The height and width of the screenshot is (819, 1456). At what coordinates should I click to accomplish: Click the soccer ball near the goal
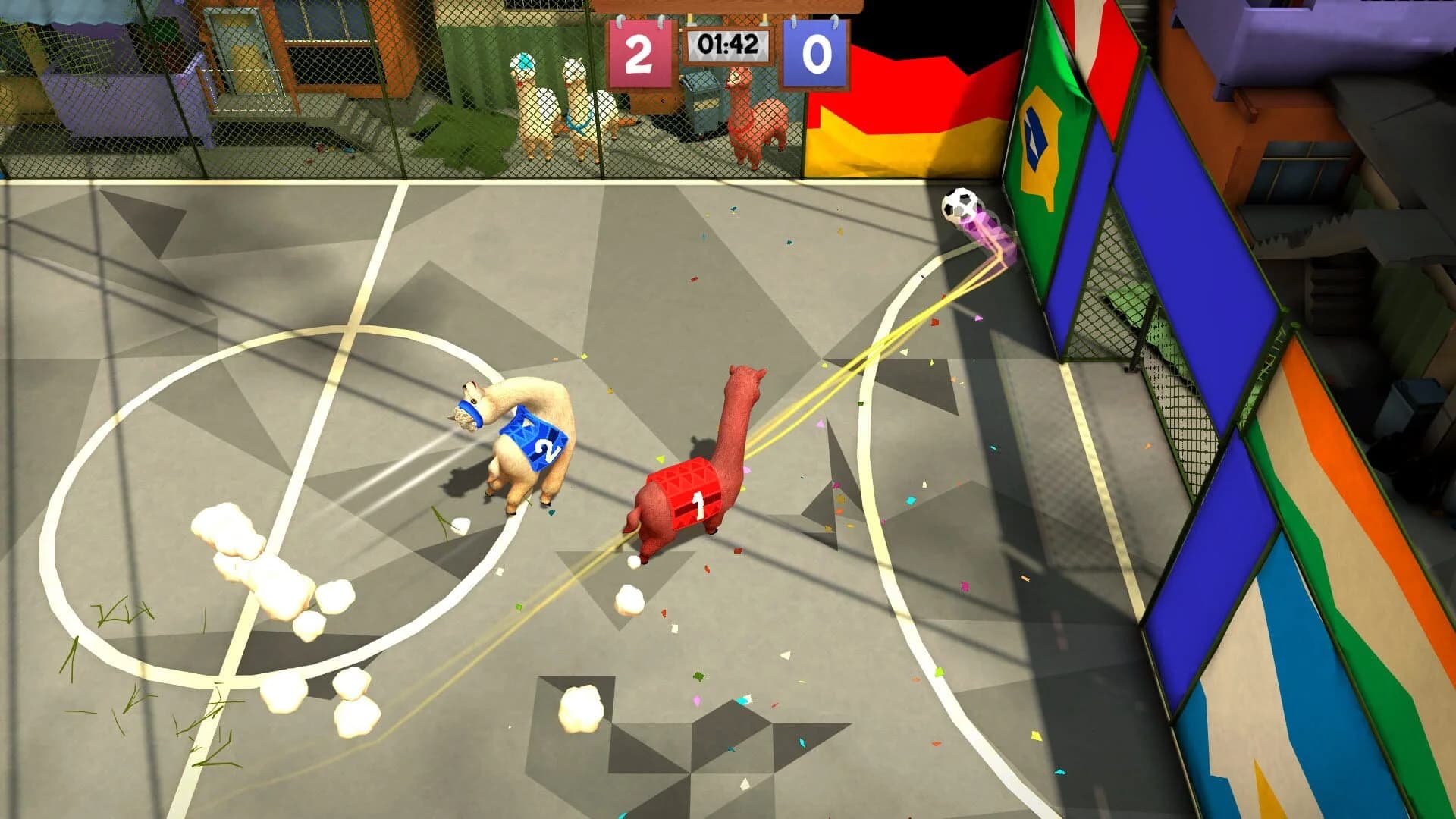click(958, 206)
